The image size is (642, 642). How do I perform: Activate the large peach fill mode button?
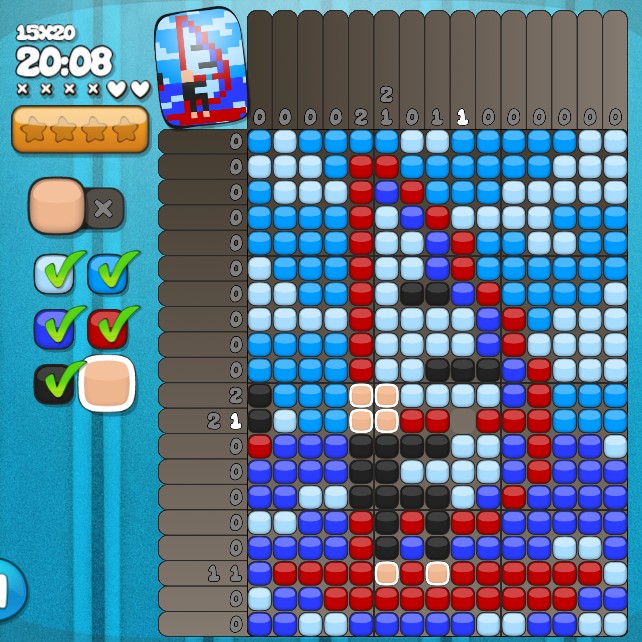[x=58, y=206]
